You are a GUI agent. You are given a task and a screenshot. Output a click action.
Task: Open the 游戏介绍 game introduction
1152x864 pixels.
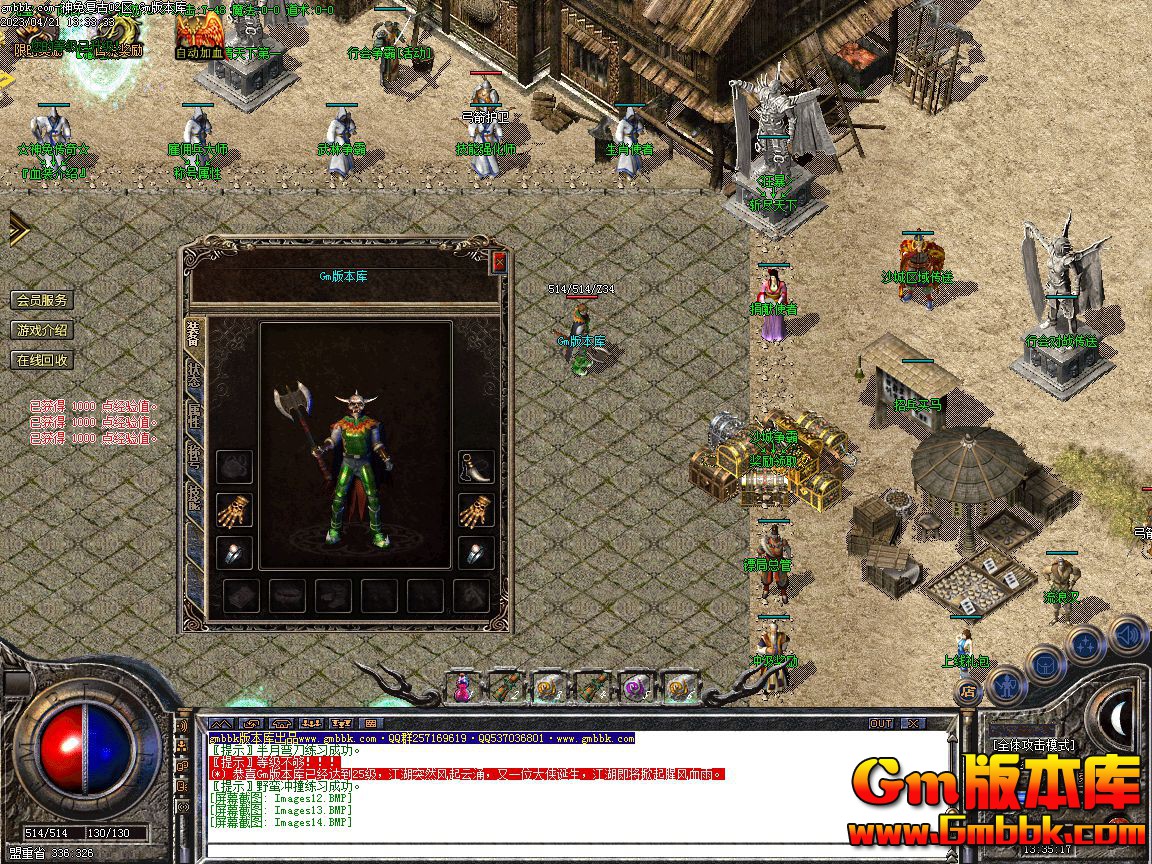click(x=42, y=330)
